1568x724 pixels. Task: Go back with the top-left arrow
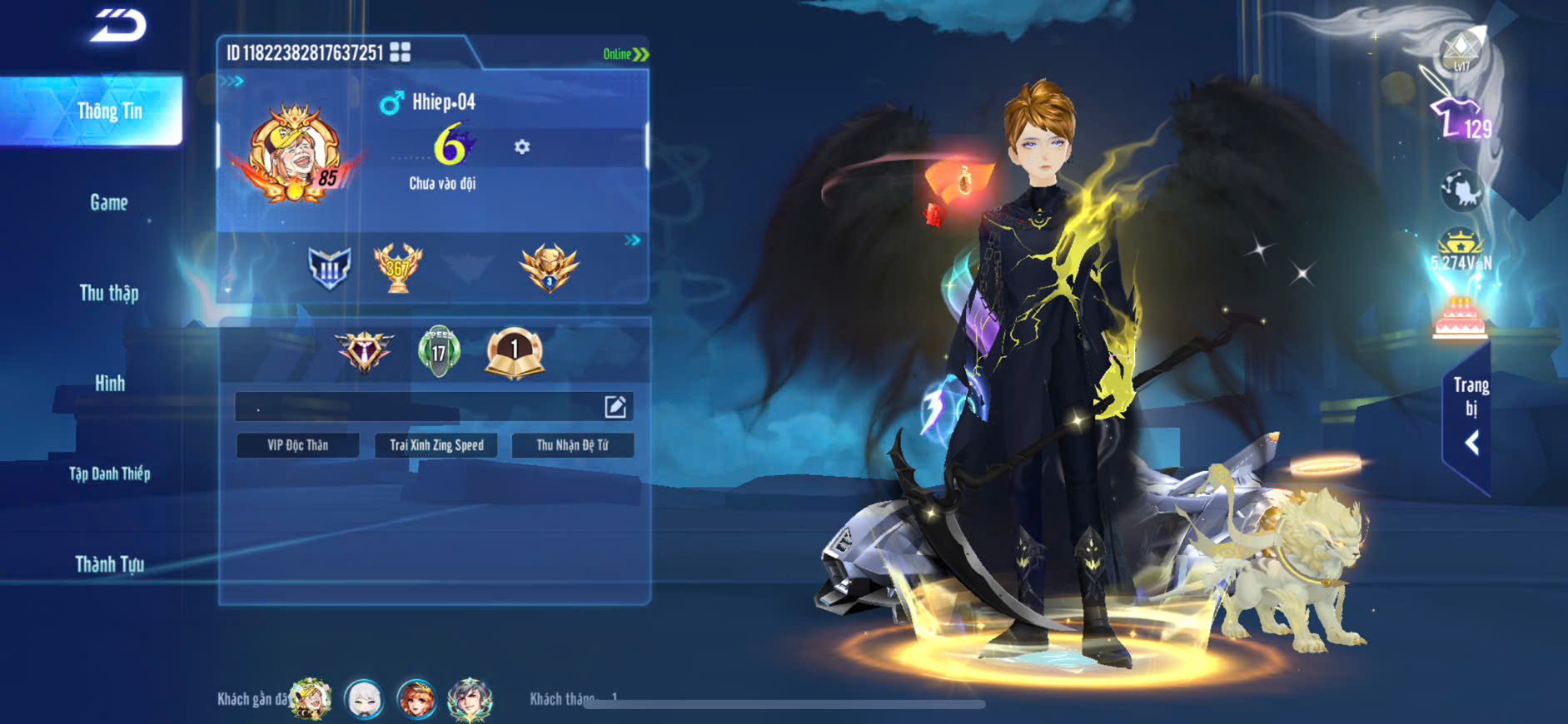tap(117, 25)
